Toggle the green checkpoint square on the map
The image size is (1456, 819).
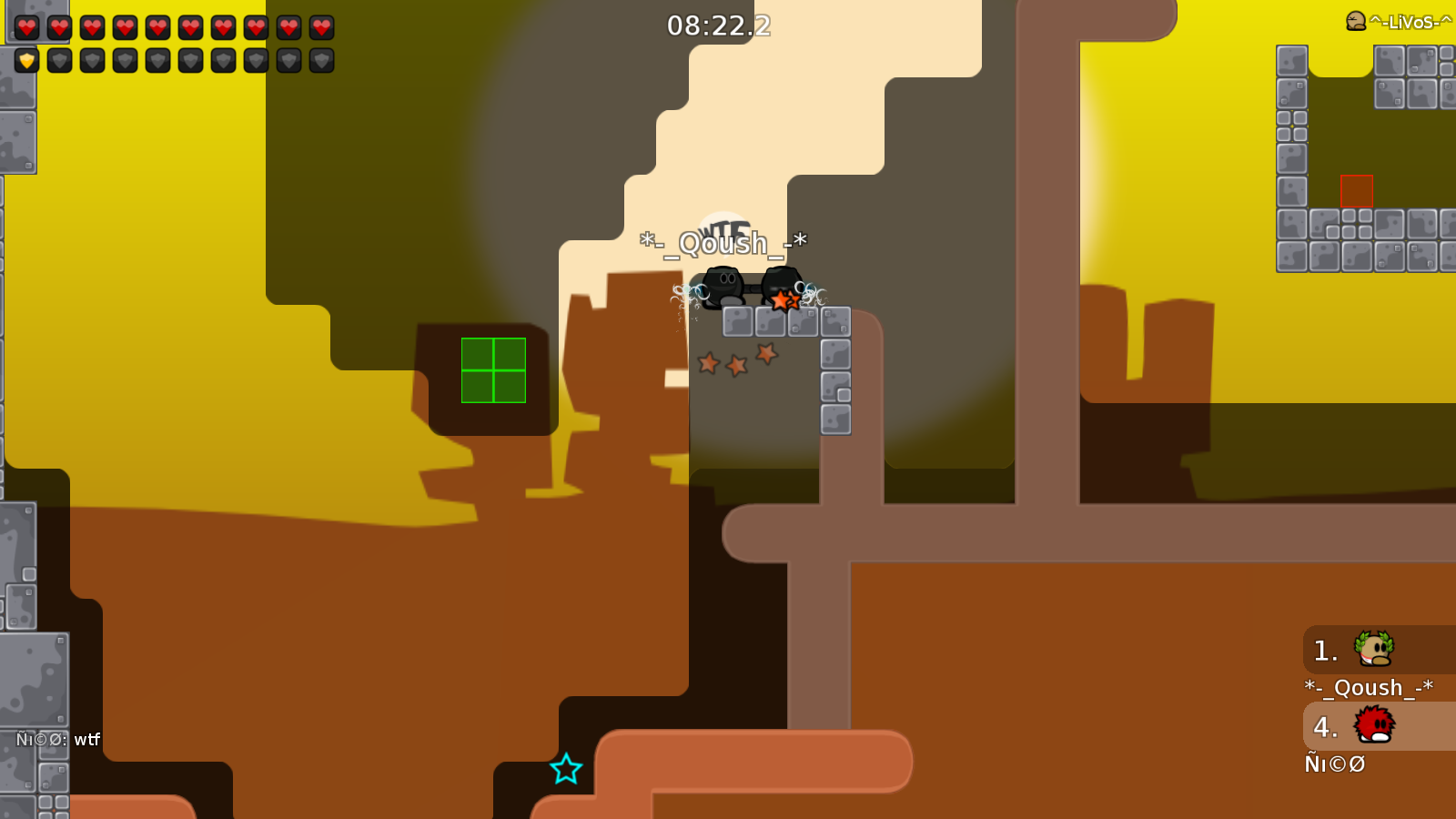click(494, 370)
